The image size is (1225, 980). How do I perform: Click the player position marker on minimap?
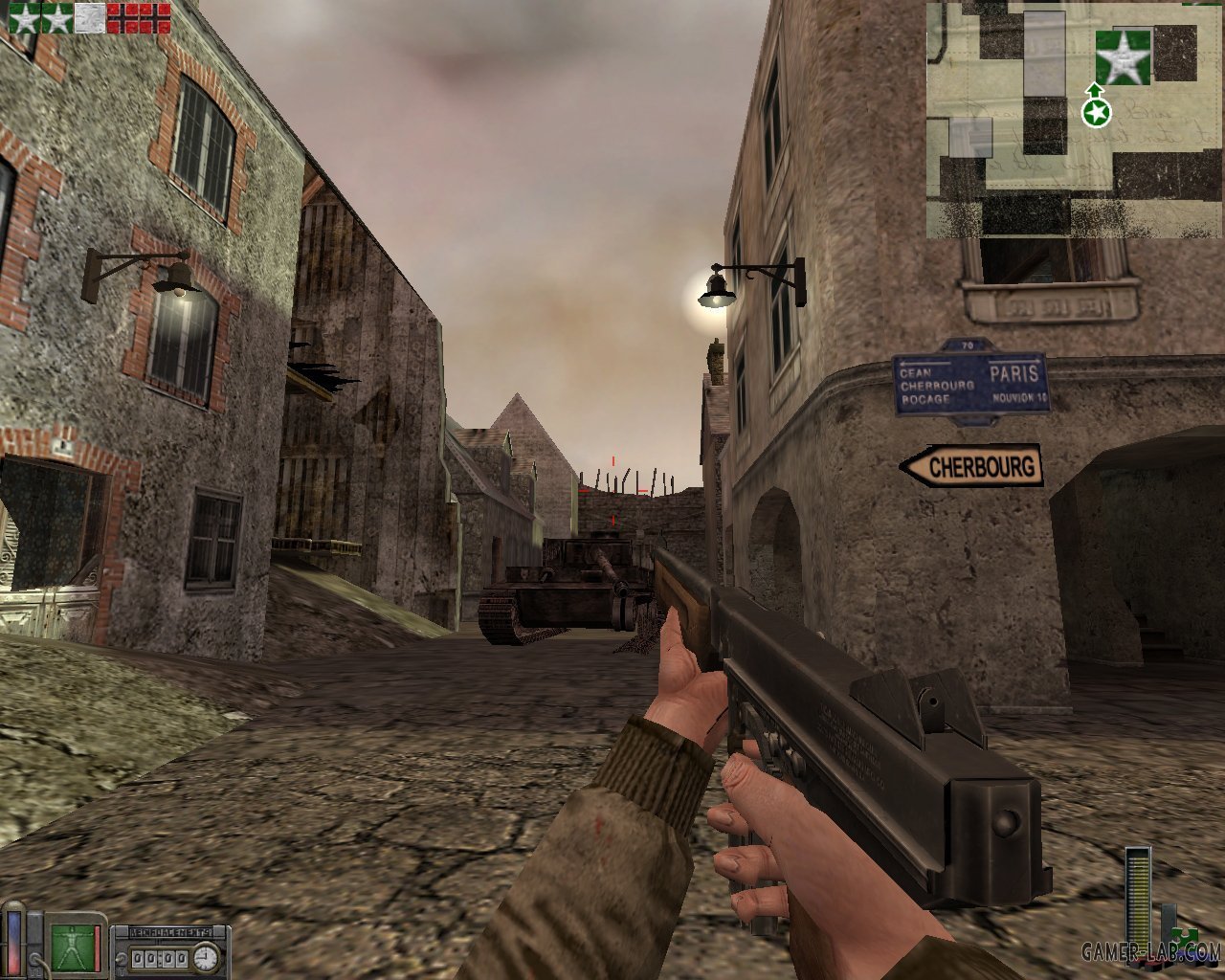1096,113
